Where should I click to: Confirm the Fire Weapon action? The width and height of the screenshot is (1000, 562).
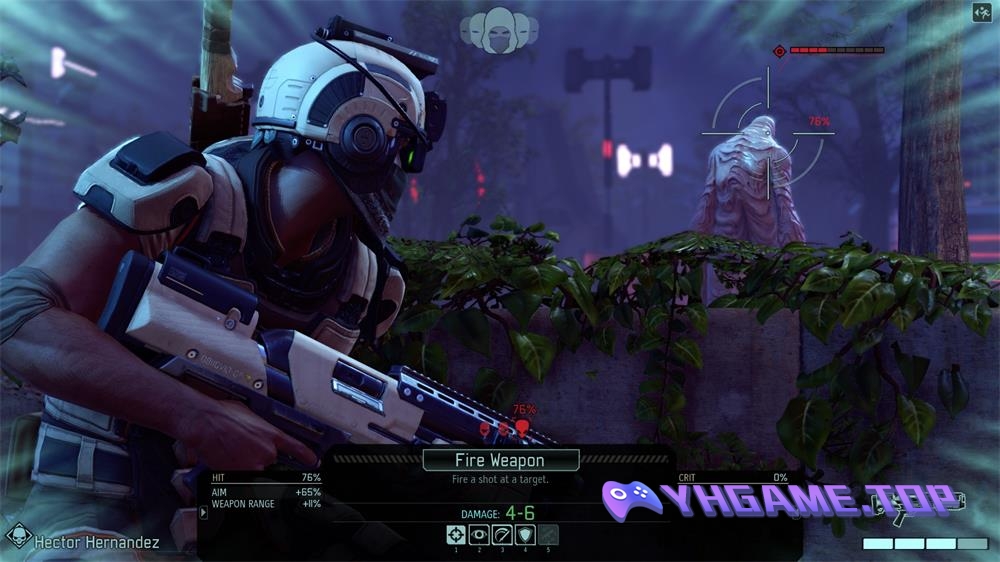point(500,461)
